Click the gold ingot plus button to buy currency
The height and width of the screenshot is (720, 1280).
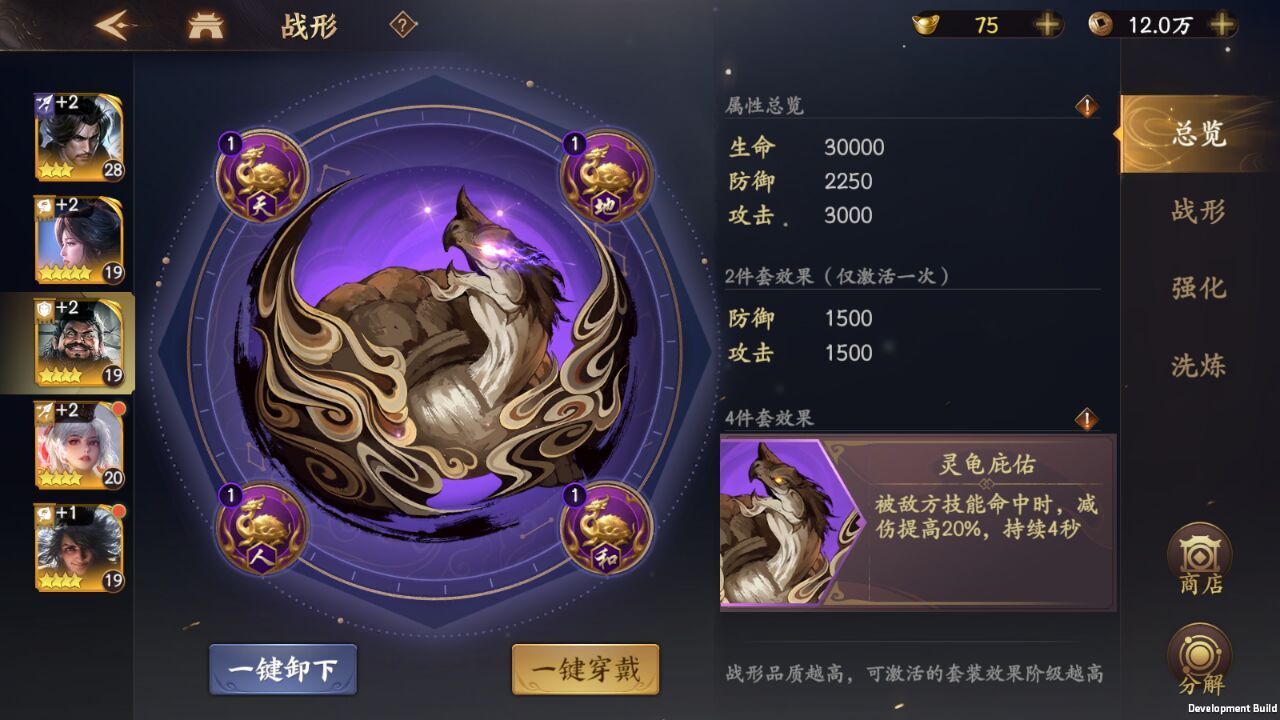1046,25
